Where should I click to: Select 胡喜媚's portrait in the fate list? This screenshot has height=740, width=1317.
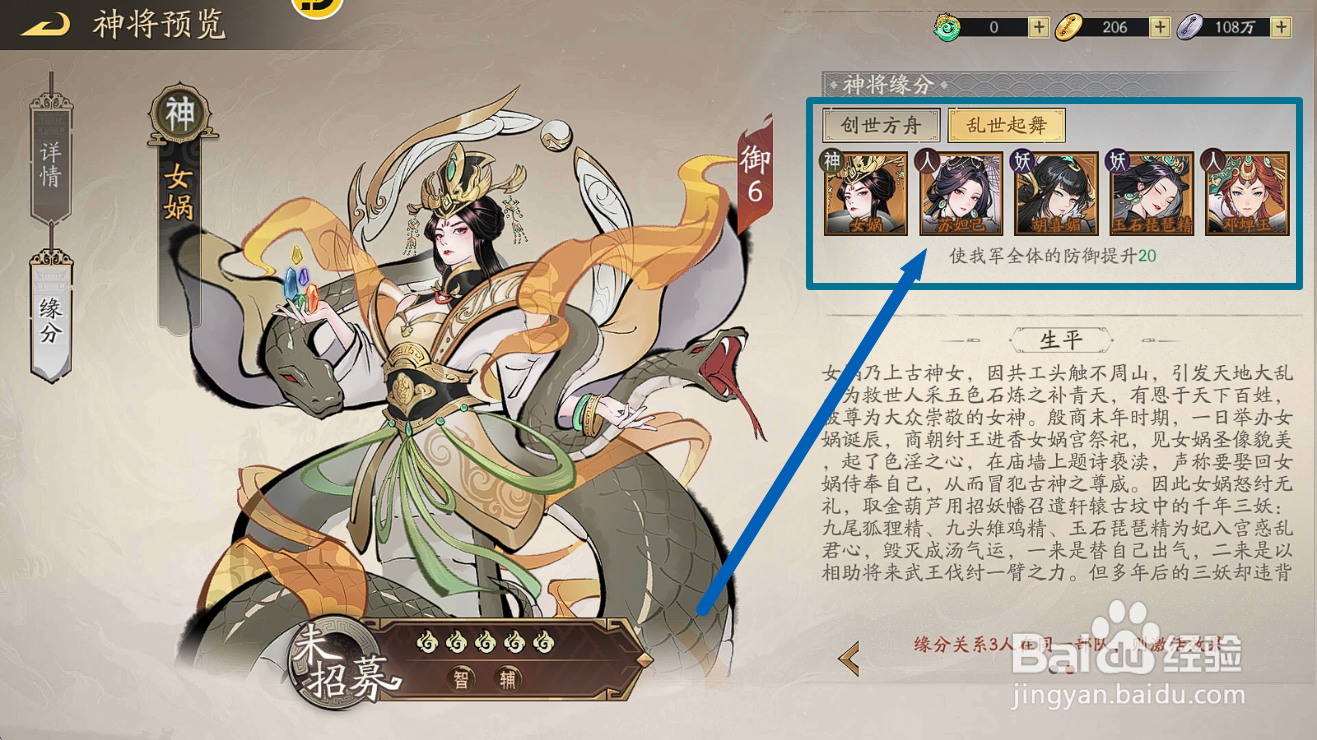click(1055, 196)
